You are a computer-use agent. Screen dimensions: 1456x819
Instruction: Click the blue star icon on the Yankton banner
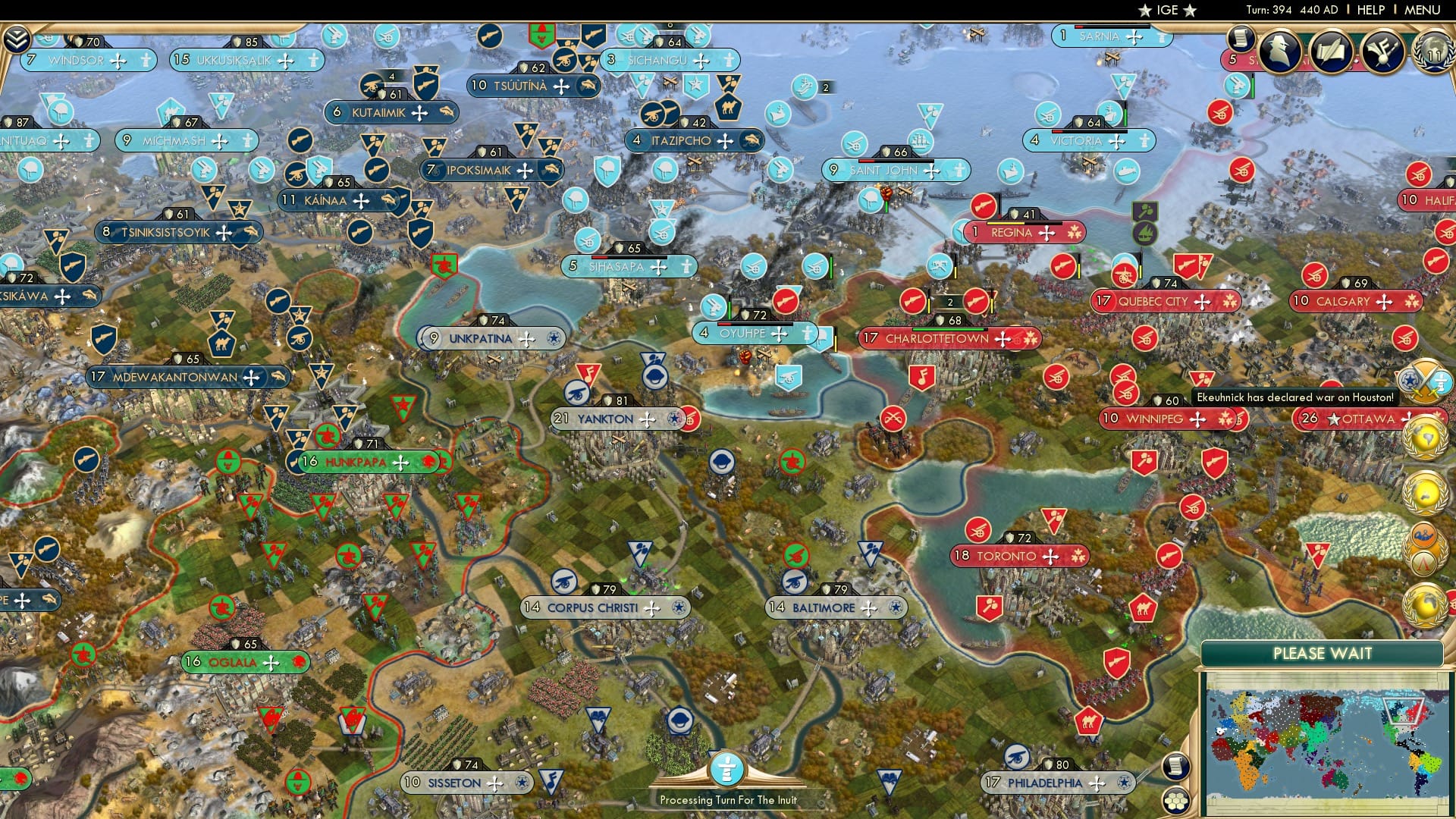(x=675, y=419)
